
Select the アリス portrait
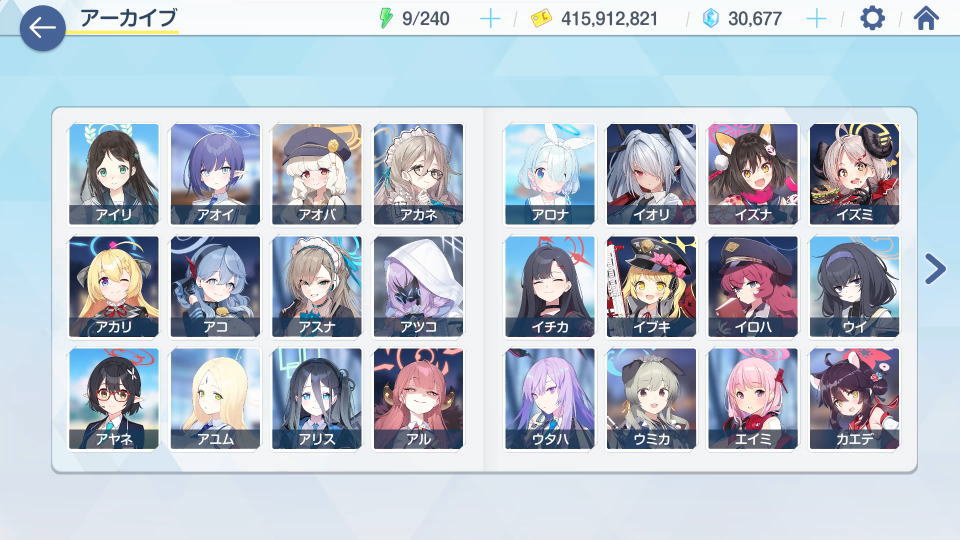(317, 398)
